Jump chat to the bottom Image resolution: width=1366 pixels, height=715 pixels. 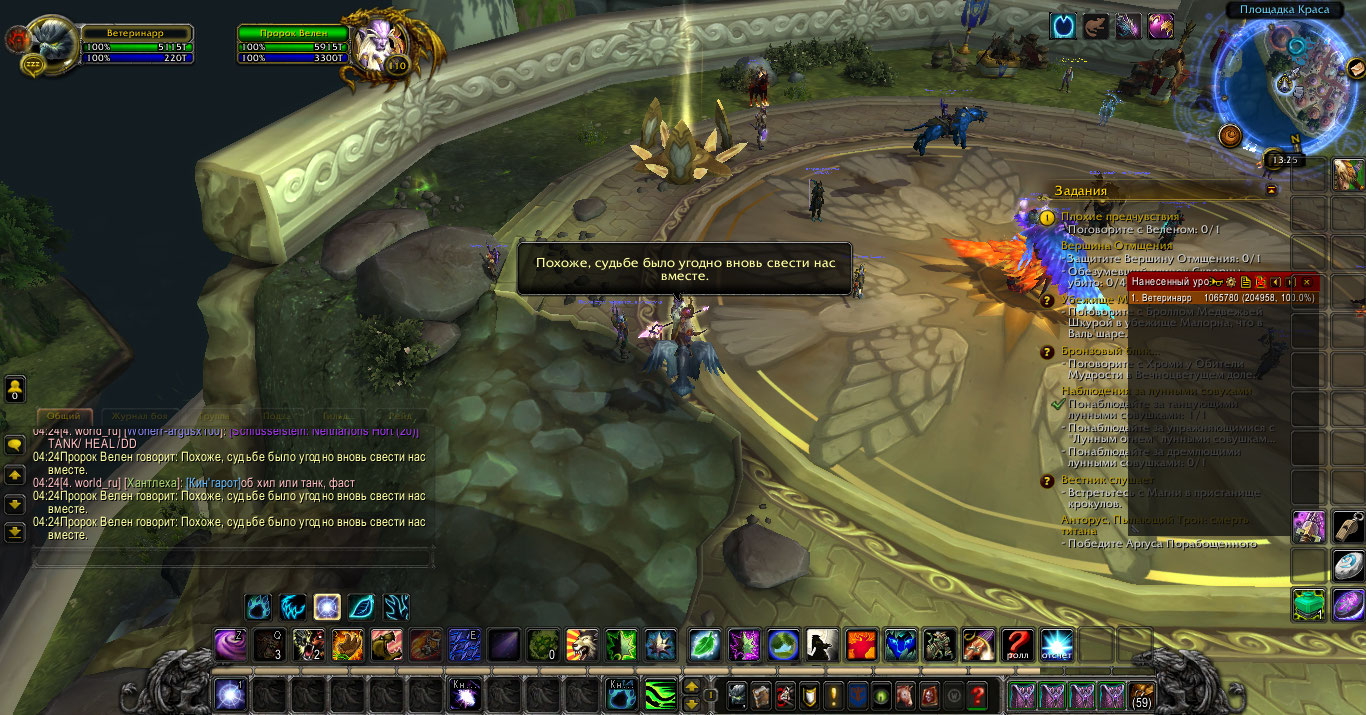point(15,531)
